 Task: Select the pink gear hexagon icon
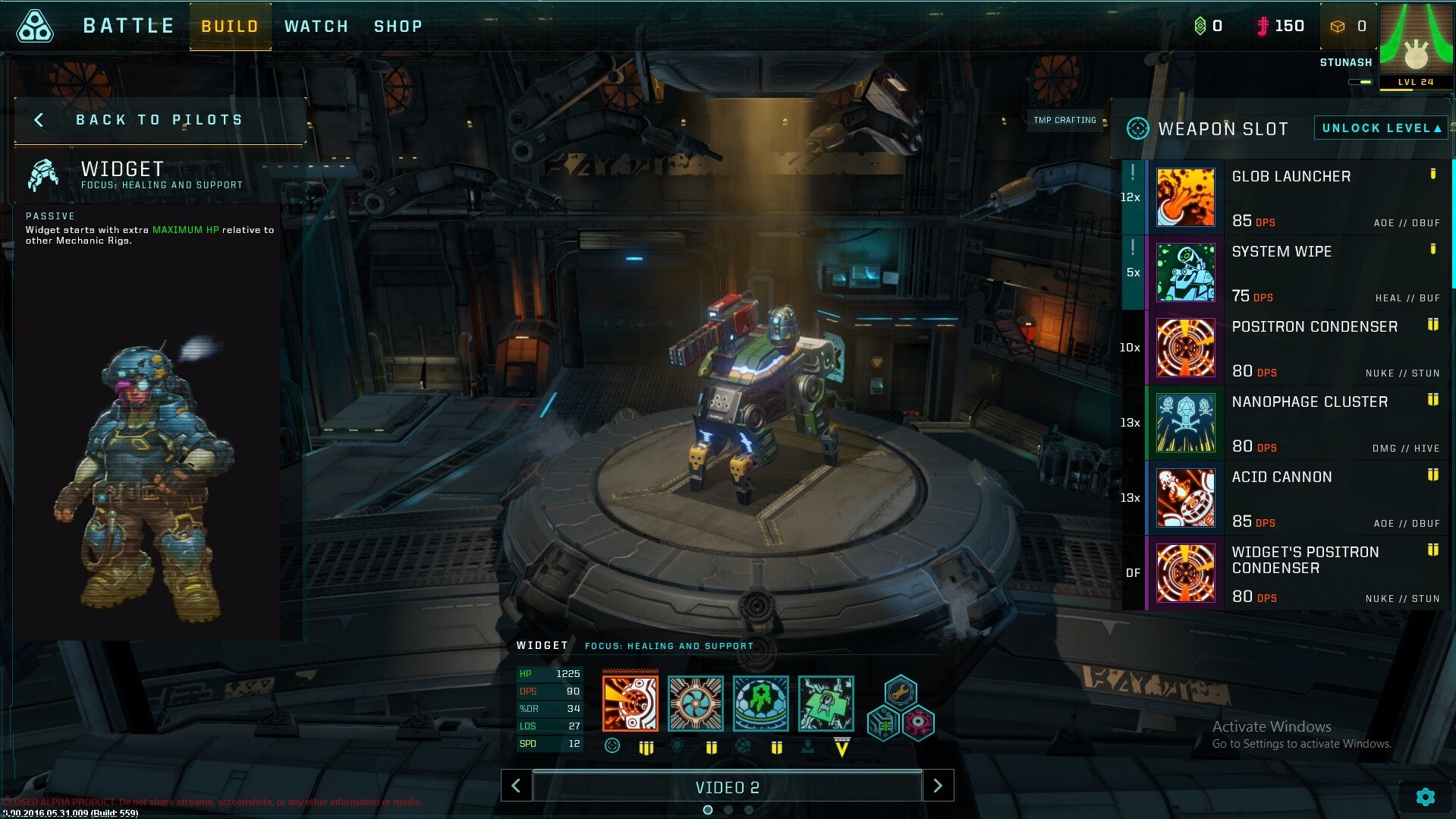click(x=918, y=723)
